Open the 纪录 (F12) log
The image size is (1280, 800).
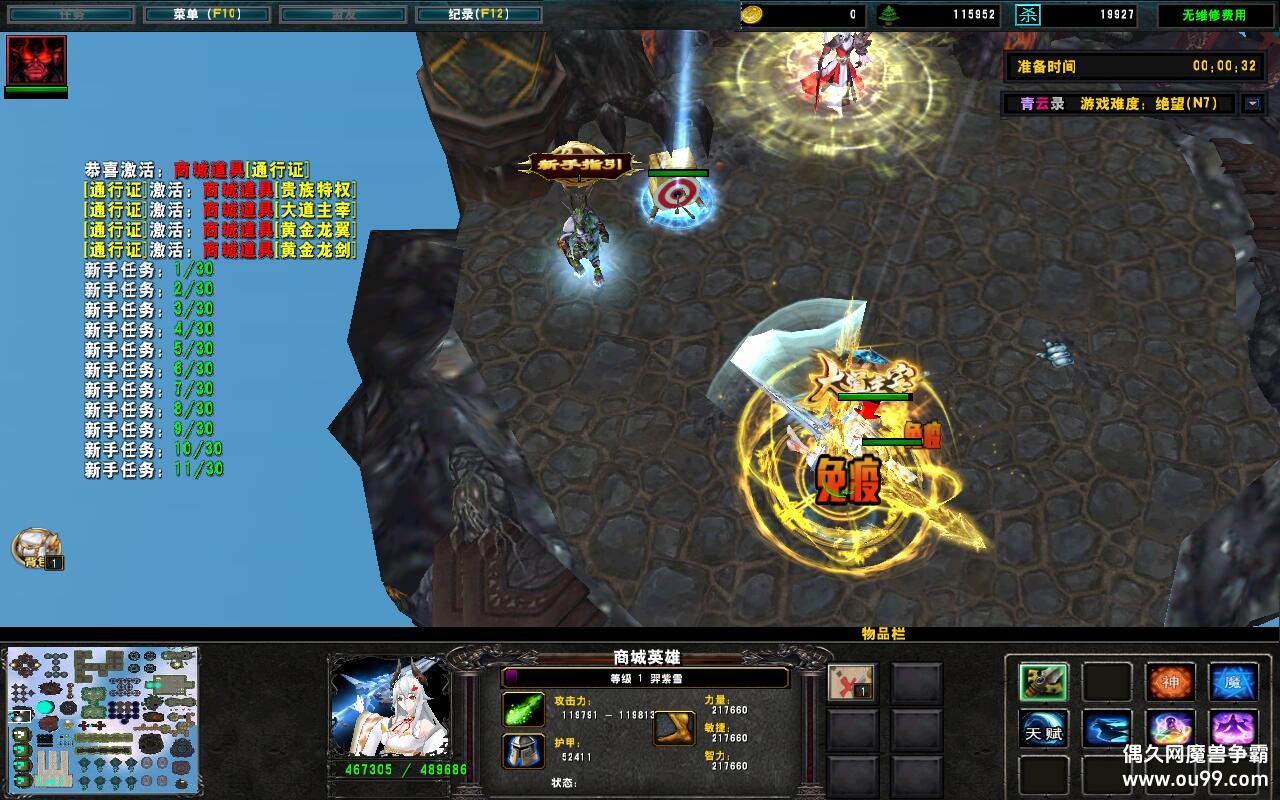(x=478, y=15)
